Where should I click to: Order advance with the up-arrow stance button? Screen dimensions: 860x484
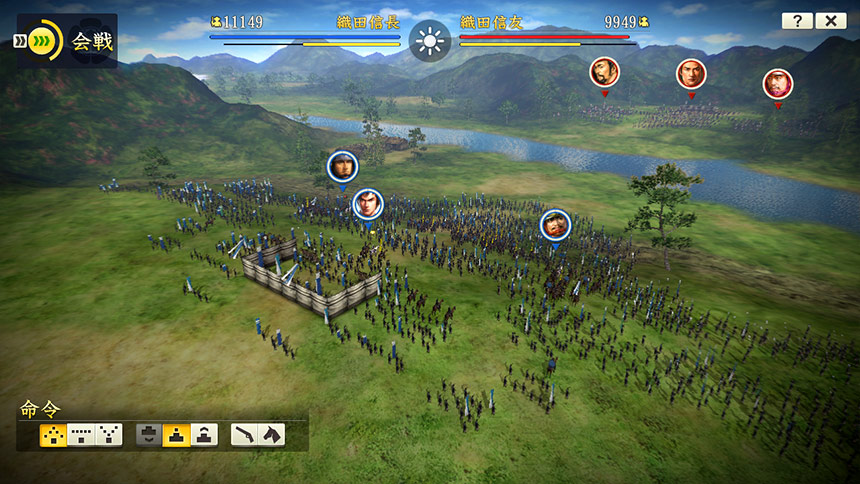[x=204, y=434]
